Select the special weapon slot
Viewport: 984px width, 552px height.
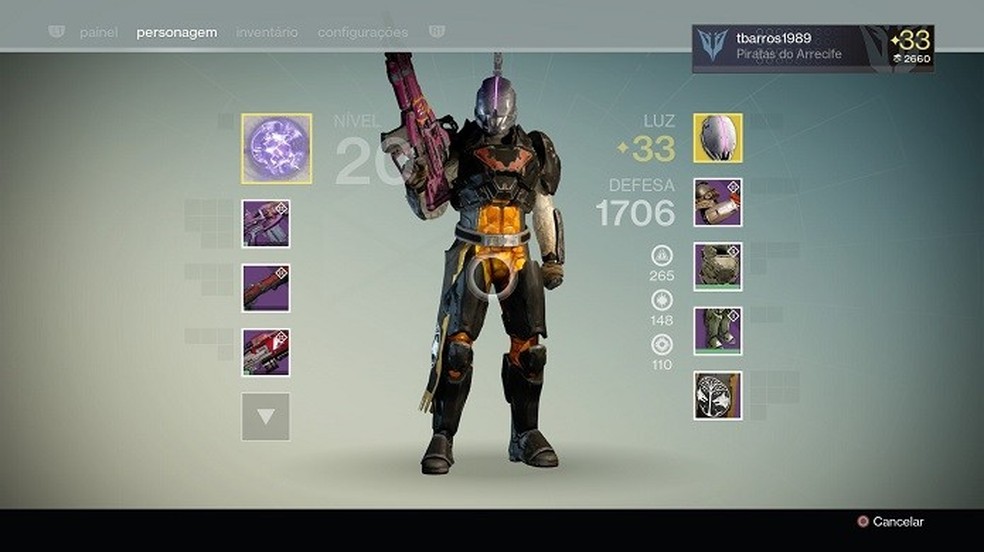tap(266, 288)
